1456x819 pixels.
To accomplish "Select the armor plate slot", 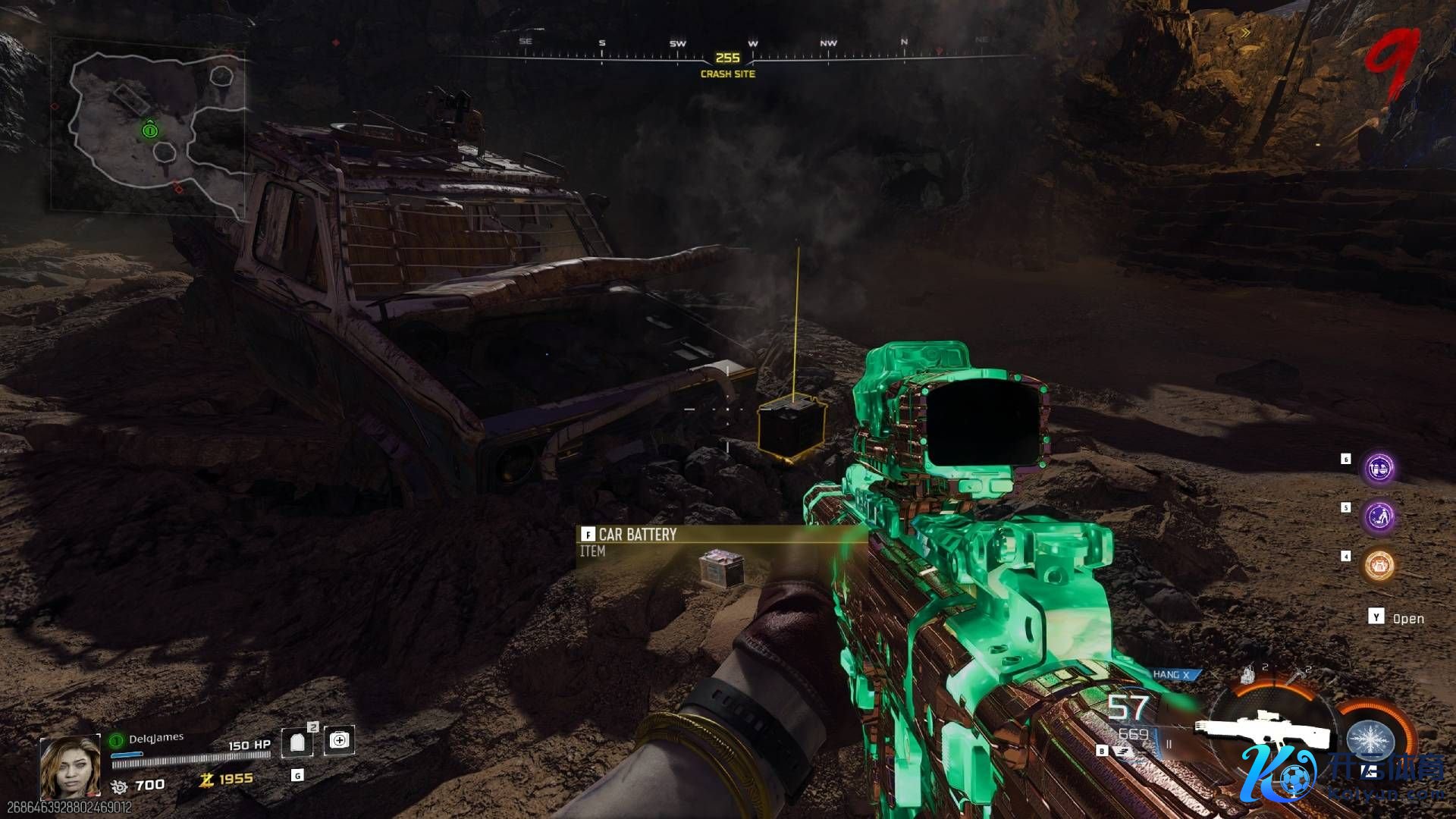I will pos(297,742).
